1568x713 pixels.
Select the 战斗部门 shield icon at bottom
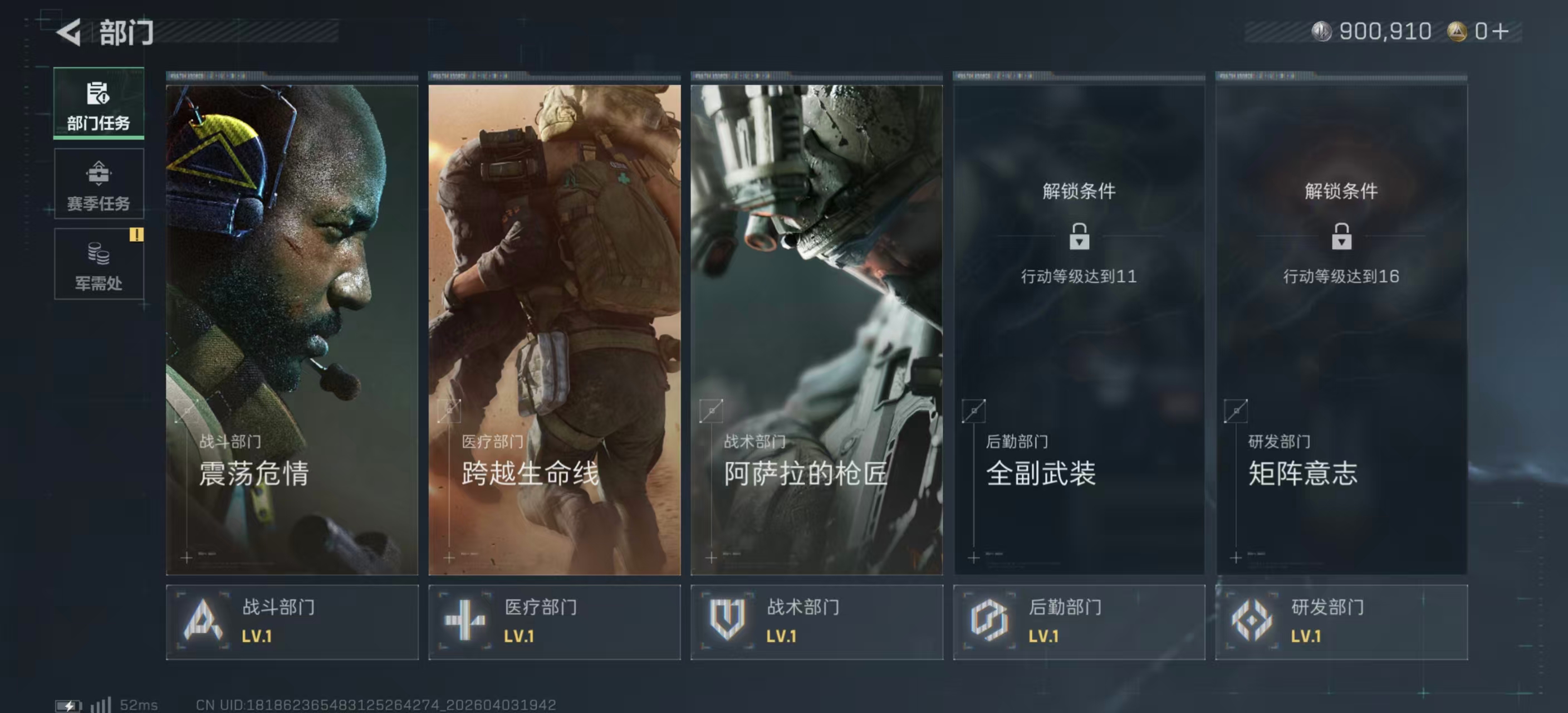[x=203, y=620]
